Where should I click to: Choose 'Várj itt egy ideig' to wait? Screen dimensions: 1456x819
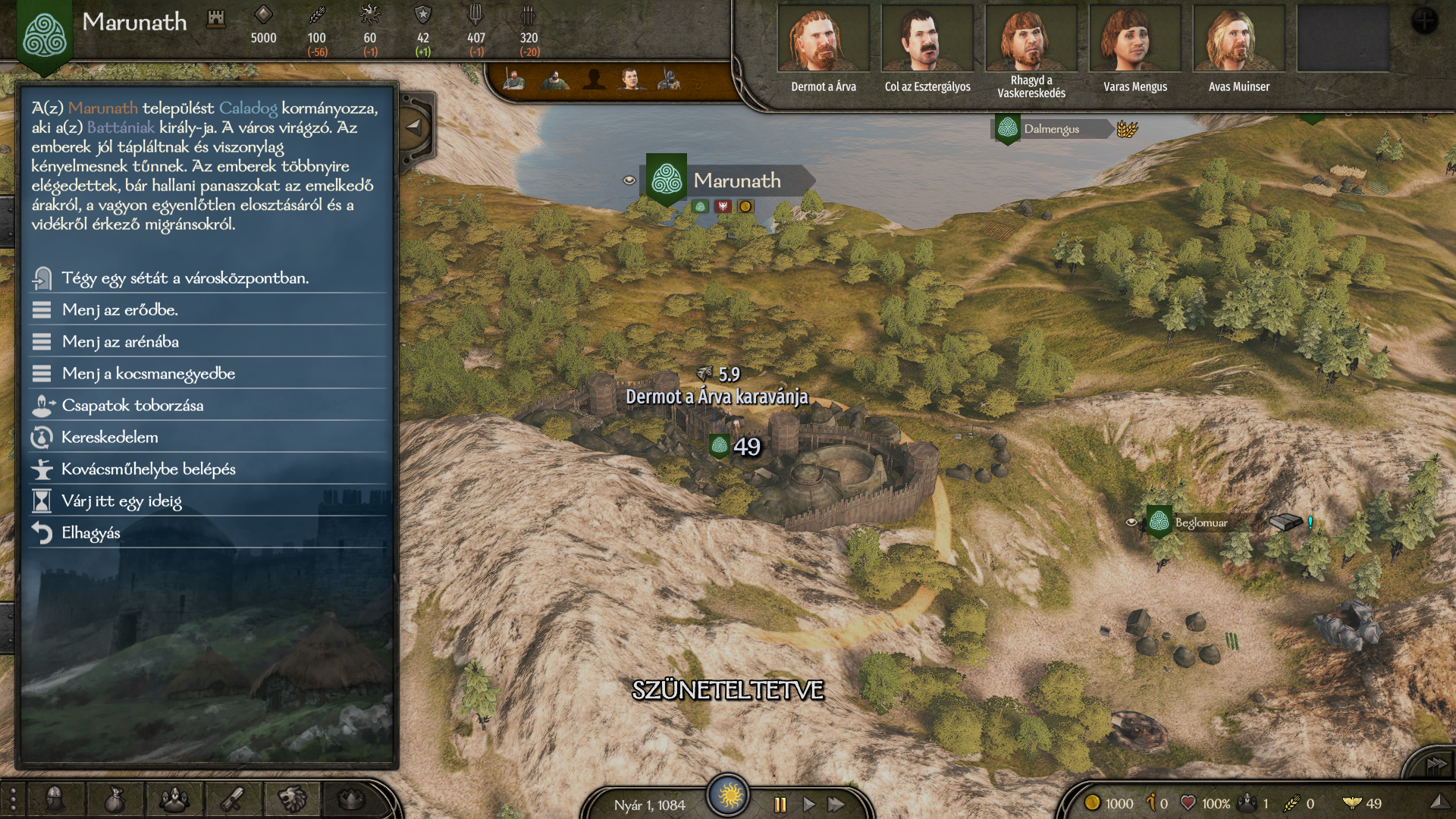tap(121, 501)
